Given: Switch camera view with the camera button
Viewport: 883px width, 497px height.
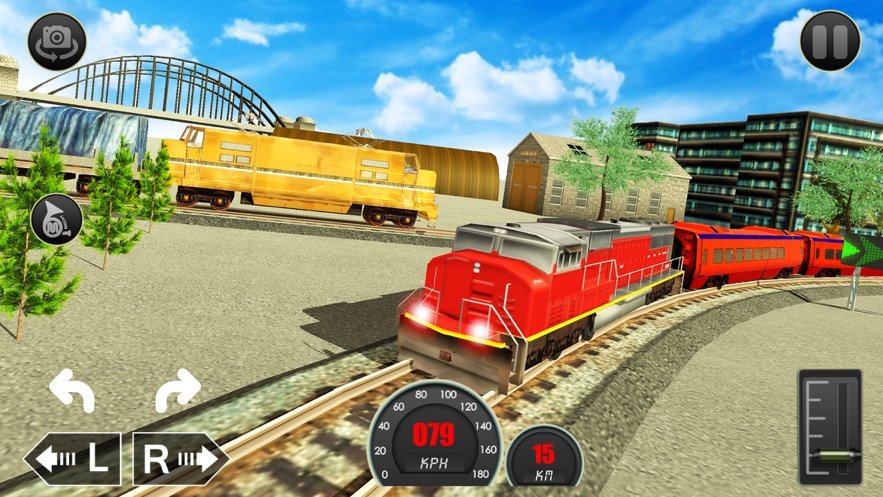Looking at the screenshot, I should [56, 41].
